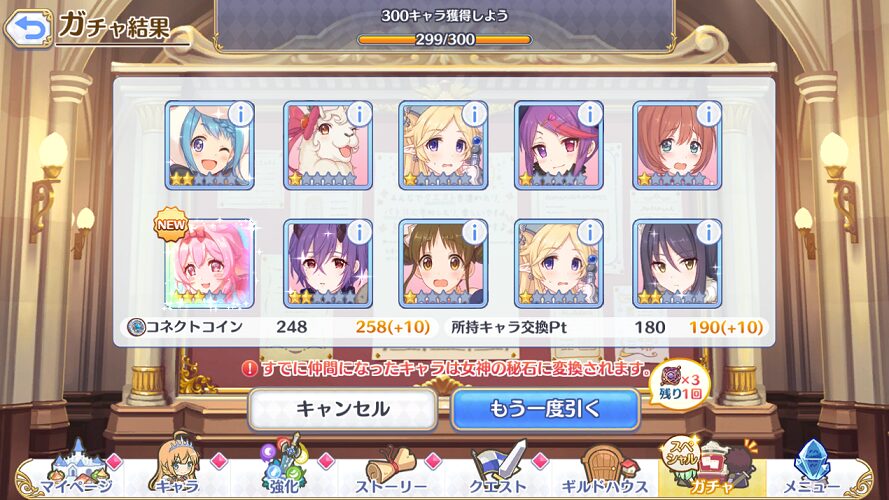The height and width of the screenshot is (500, 889).
Task: Switch to the キャラ character tab
Action: pos(178,472)
